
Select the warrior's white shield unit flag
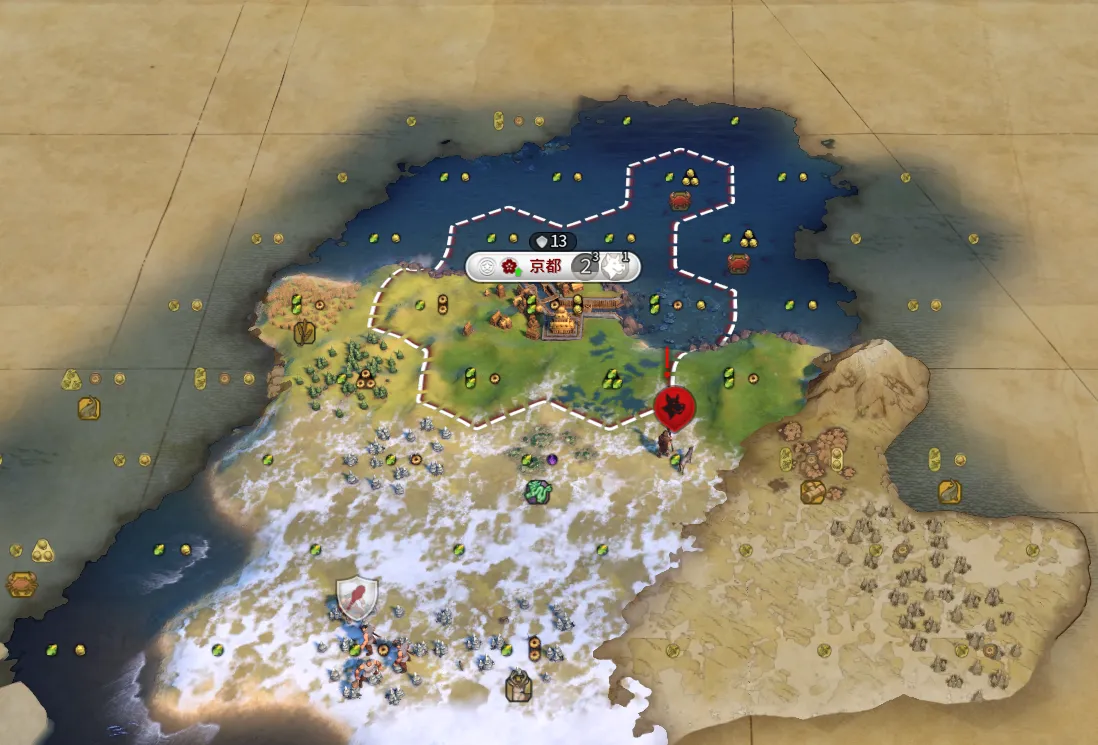pyautogui.click(x=357, y=598)
